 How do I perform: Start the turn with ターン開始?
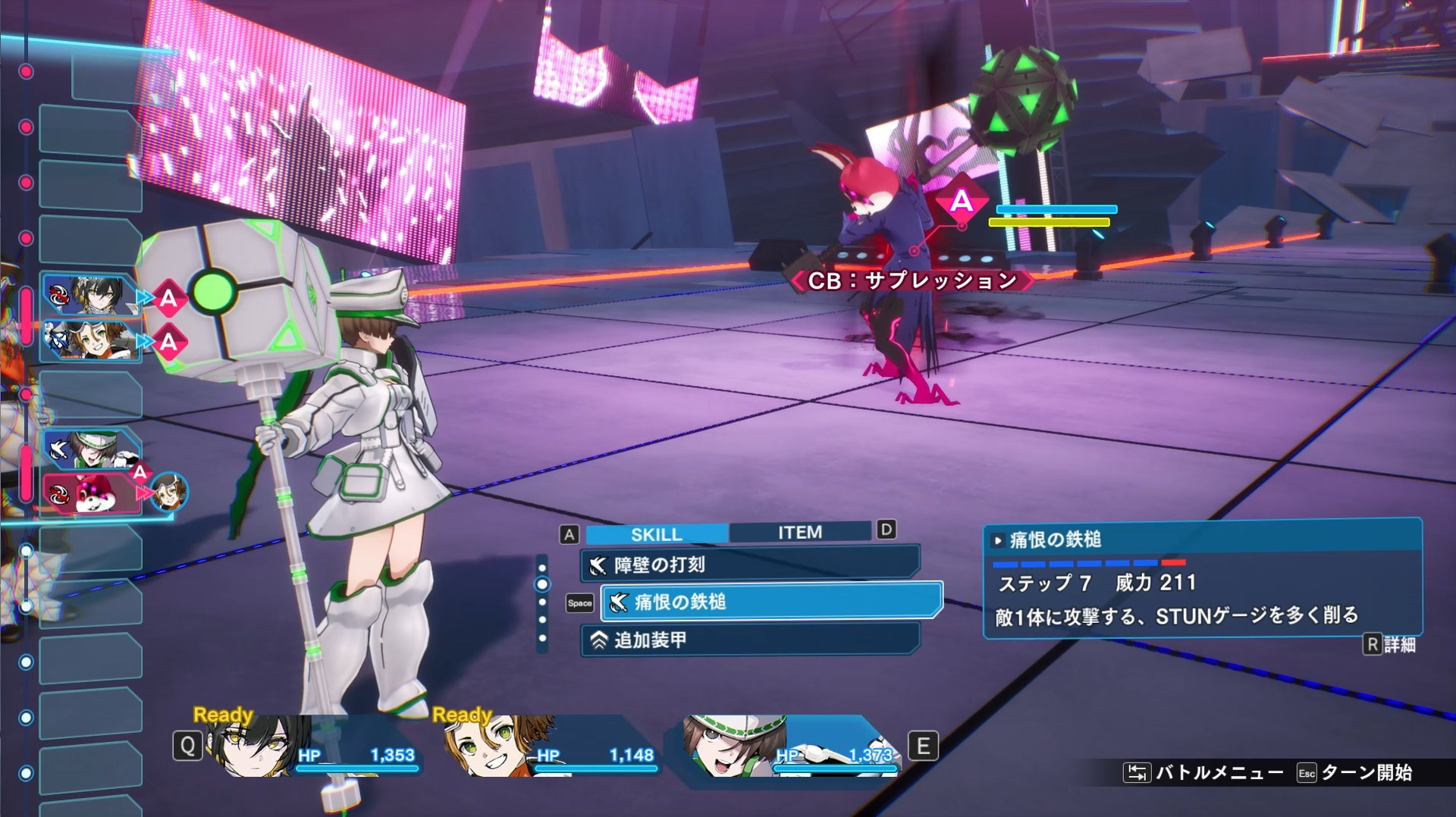[x=1356, y=772]
